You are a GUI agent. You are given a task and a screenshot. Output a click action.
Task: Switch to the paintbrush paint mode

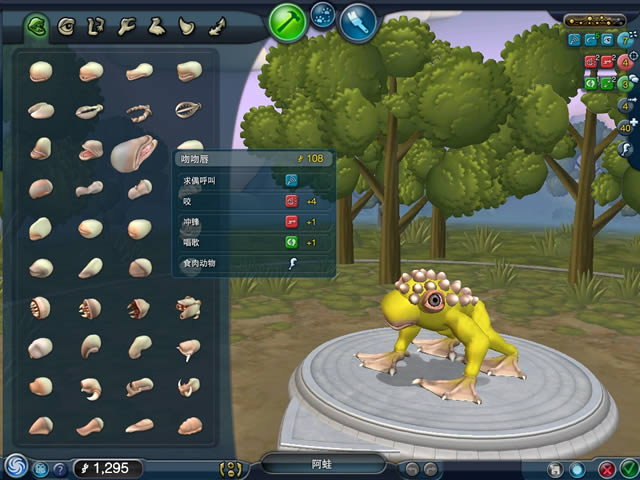[x=357, y=20]
